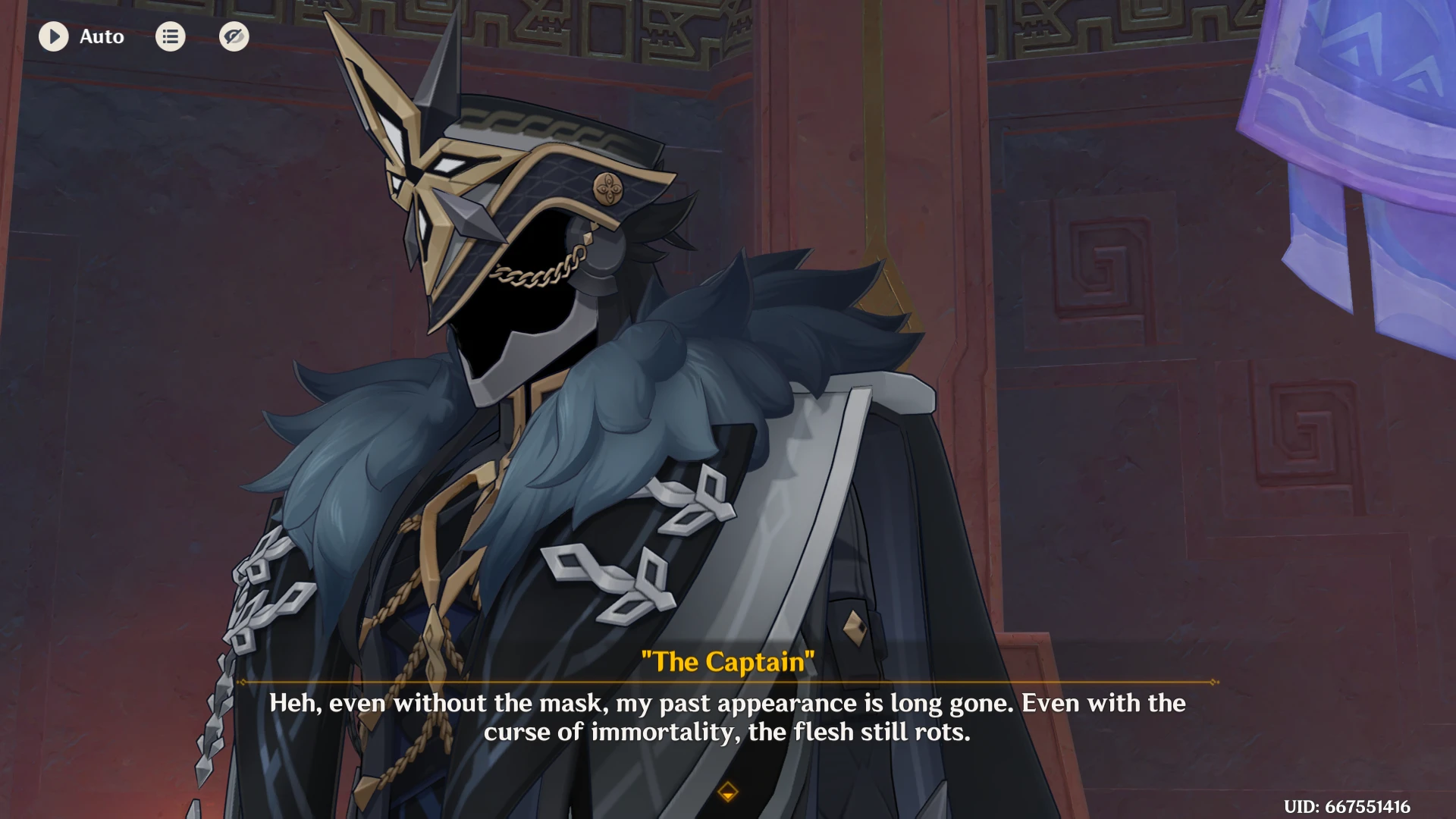Click the speaker name "The Captain"
Viewport: 1456px width, 819px height.
pos(727,661)
